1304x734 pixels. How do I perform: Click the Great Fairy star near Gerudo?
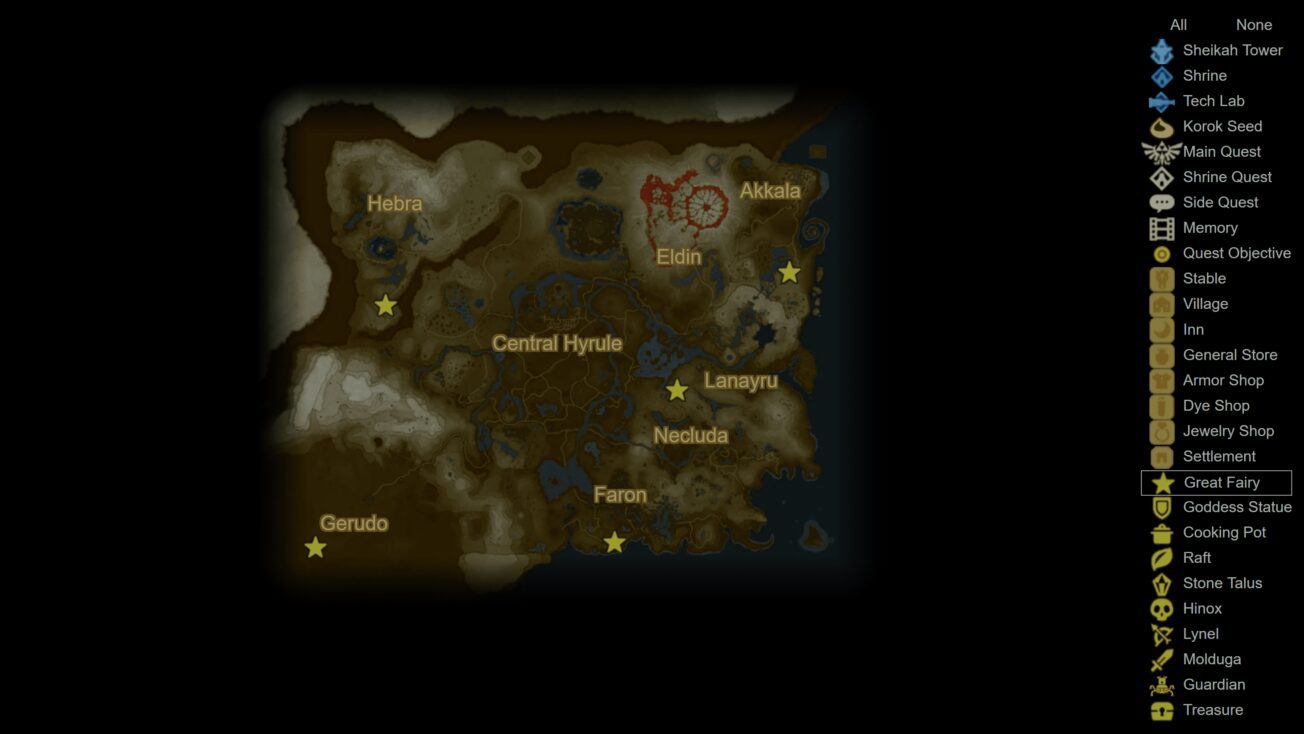[x=316, y=547]
